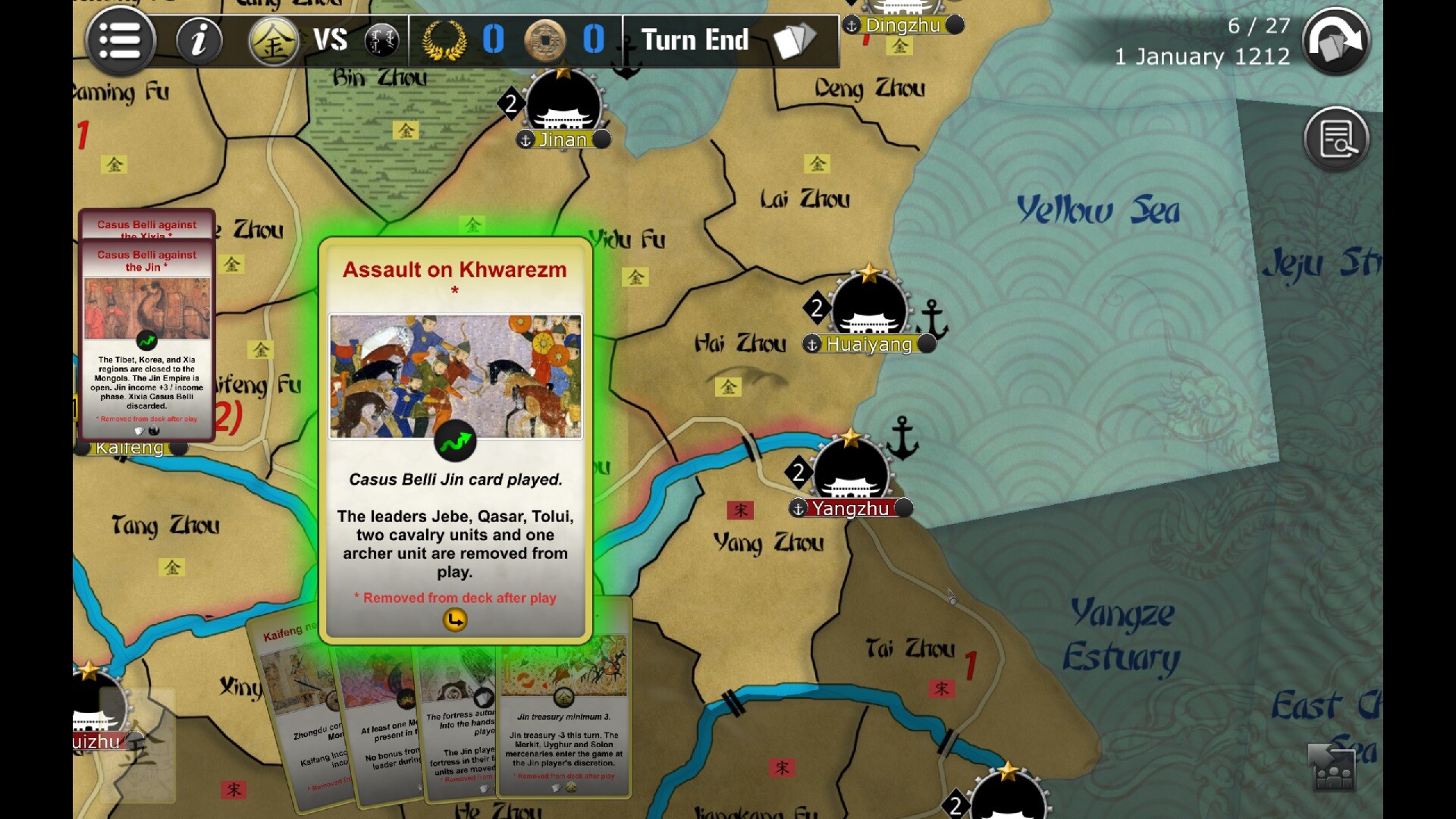Click the Mongol faction emblem beside VS
Image resolution: width=1456 pixels, height=819 pixels.
382,40
